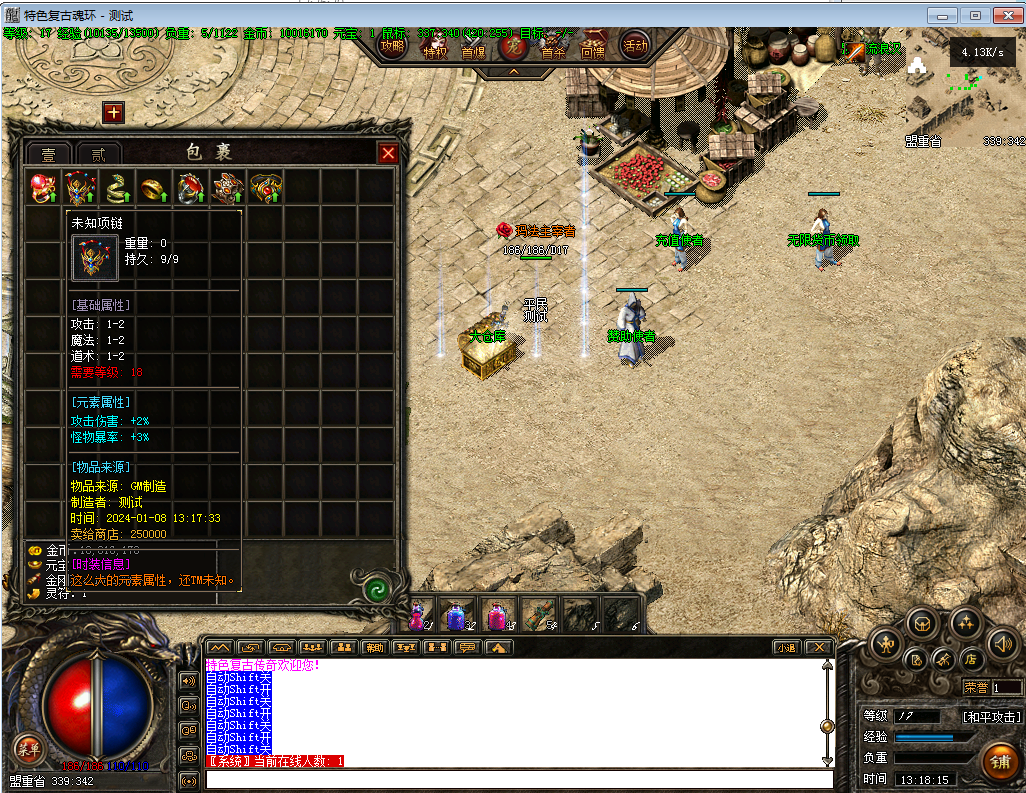This screenshot has width=1026, height=793.
Task: Maximize the game window
Action: tap(975, 16)
